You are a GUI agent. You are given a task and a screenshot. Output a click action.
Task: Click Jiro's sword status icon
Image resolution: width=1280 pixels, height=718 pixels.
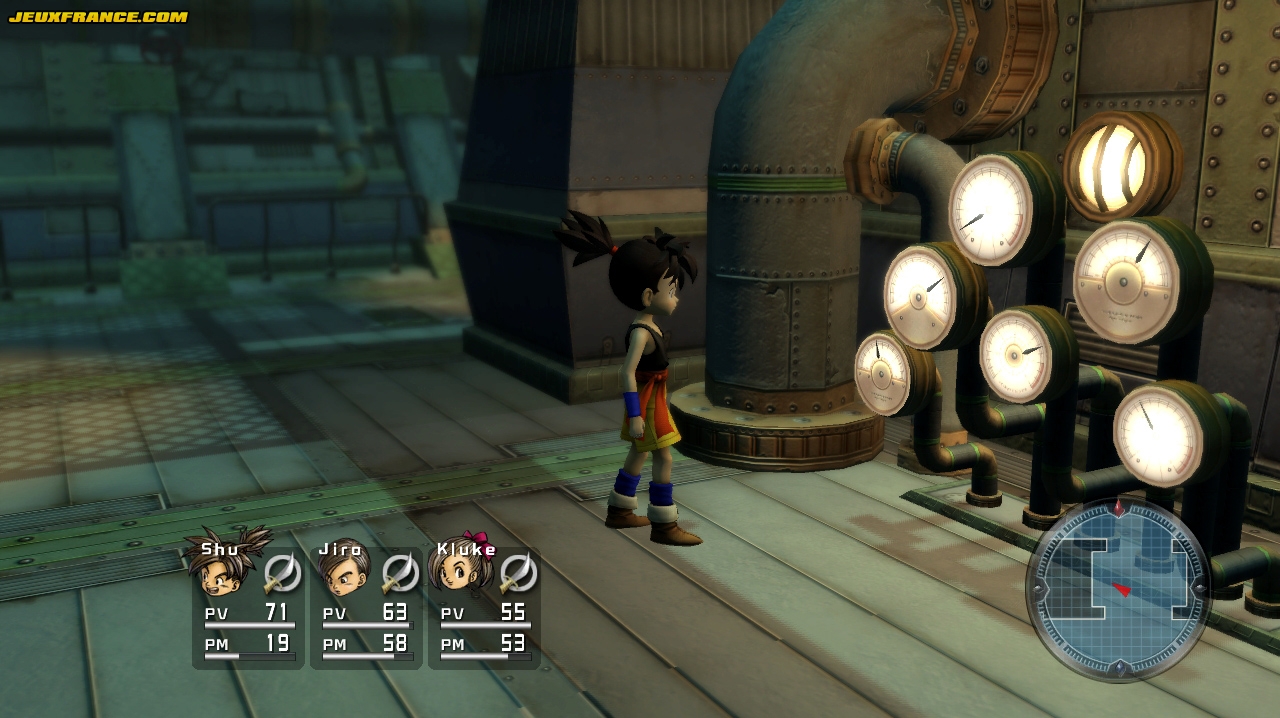coord(400,573)
